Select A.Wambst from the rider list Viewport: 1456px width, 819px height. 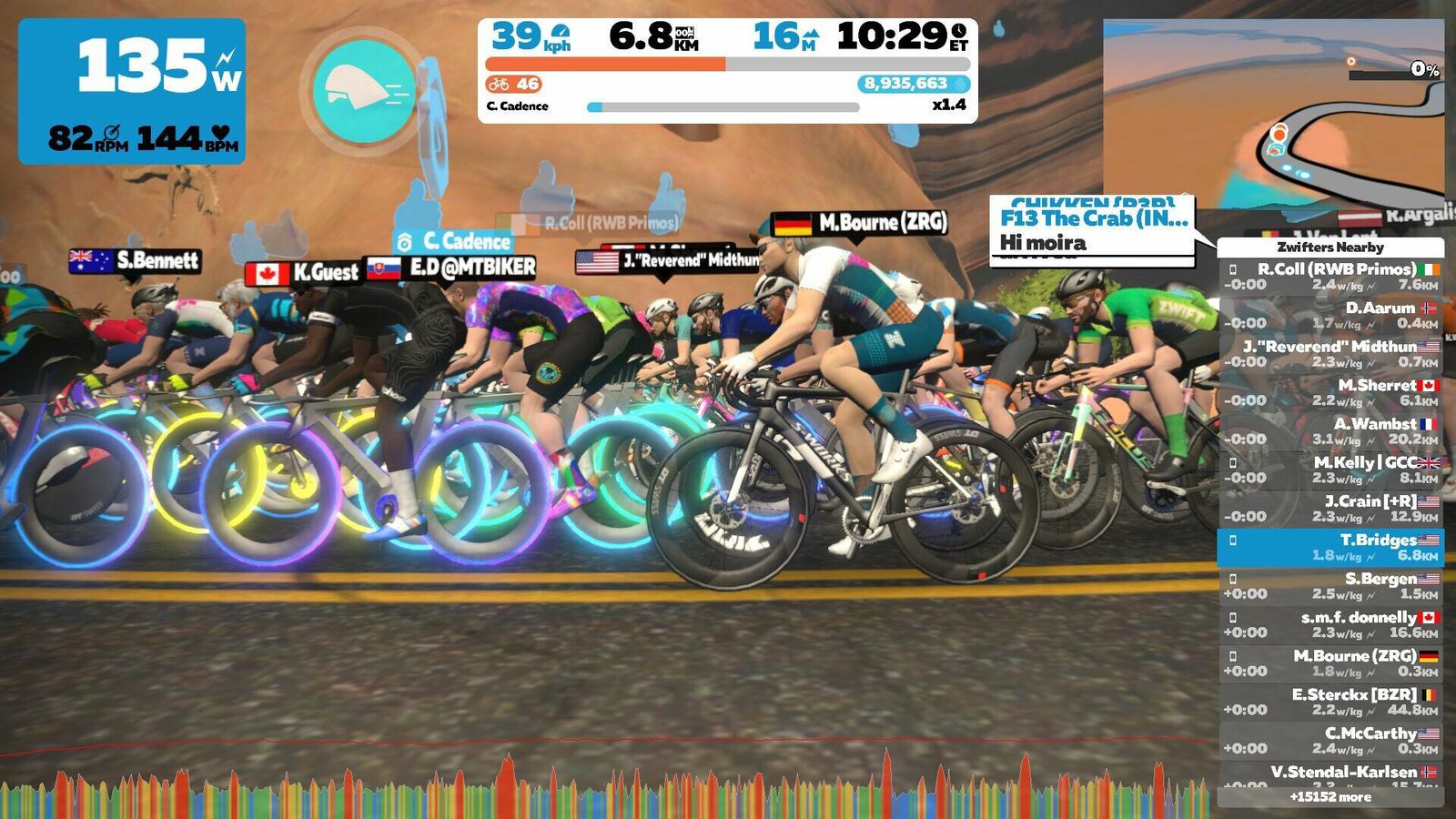(1330, 431)
